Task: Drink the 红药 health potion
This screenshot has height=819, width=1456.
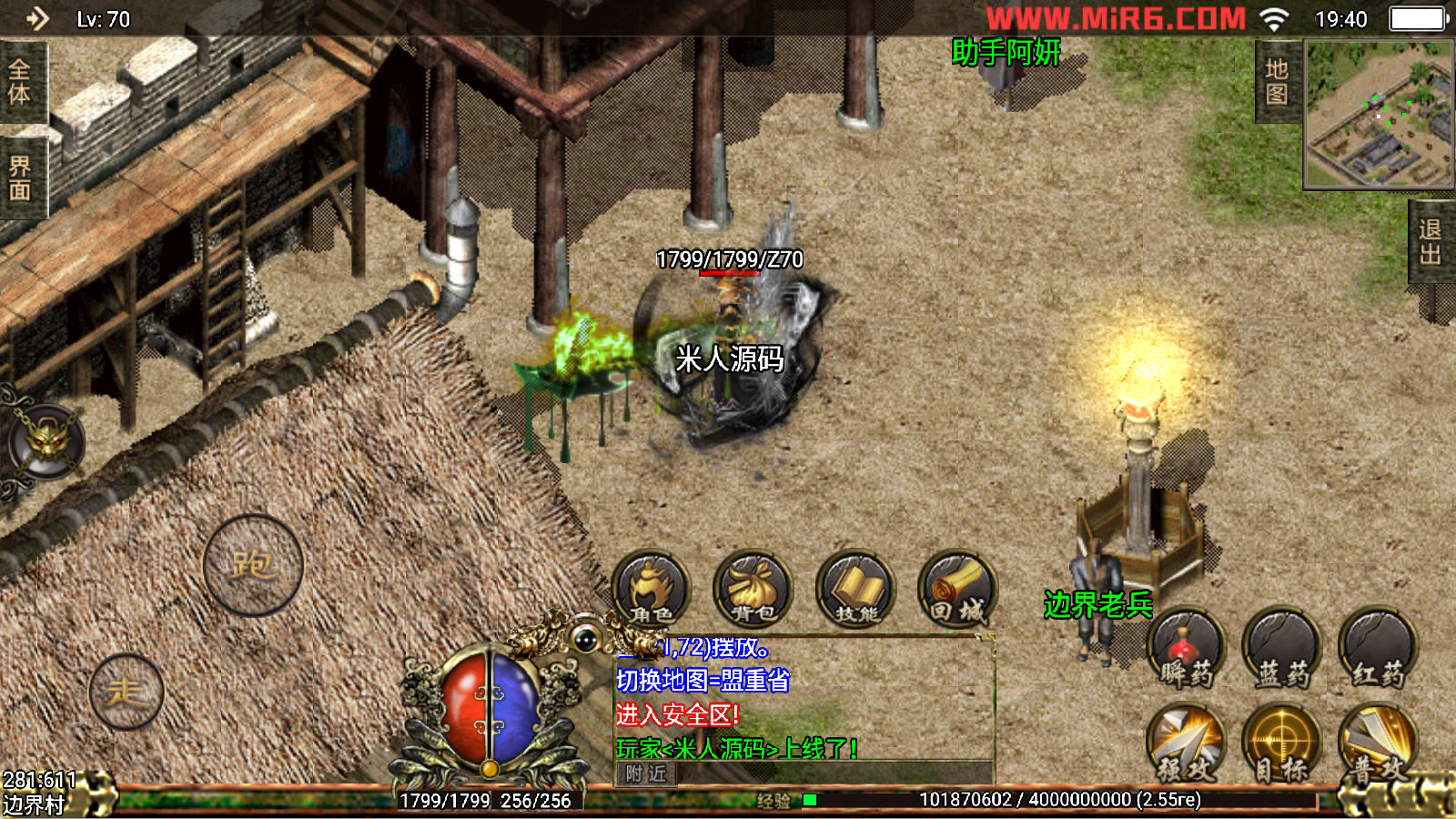Action: tap(1378, 648)
